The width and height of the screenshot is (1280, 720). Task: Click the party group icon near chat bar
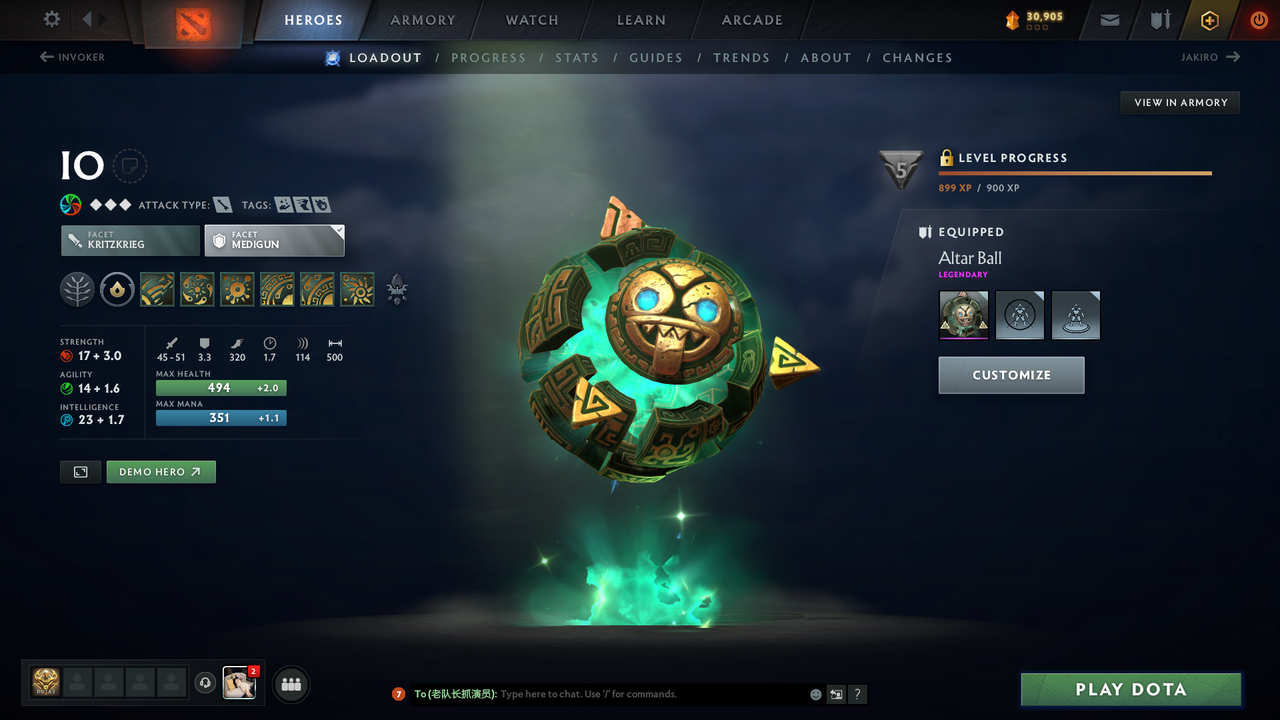(289, 684)
